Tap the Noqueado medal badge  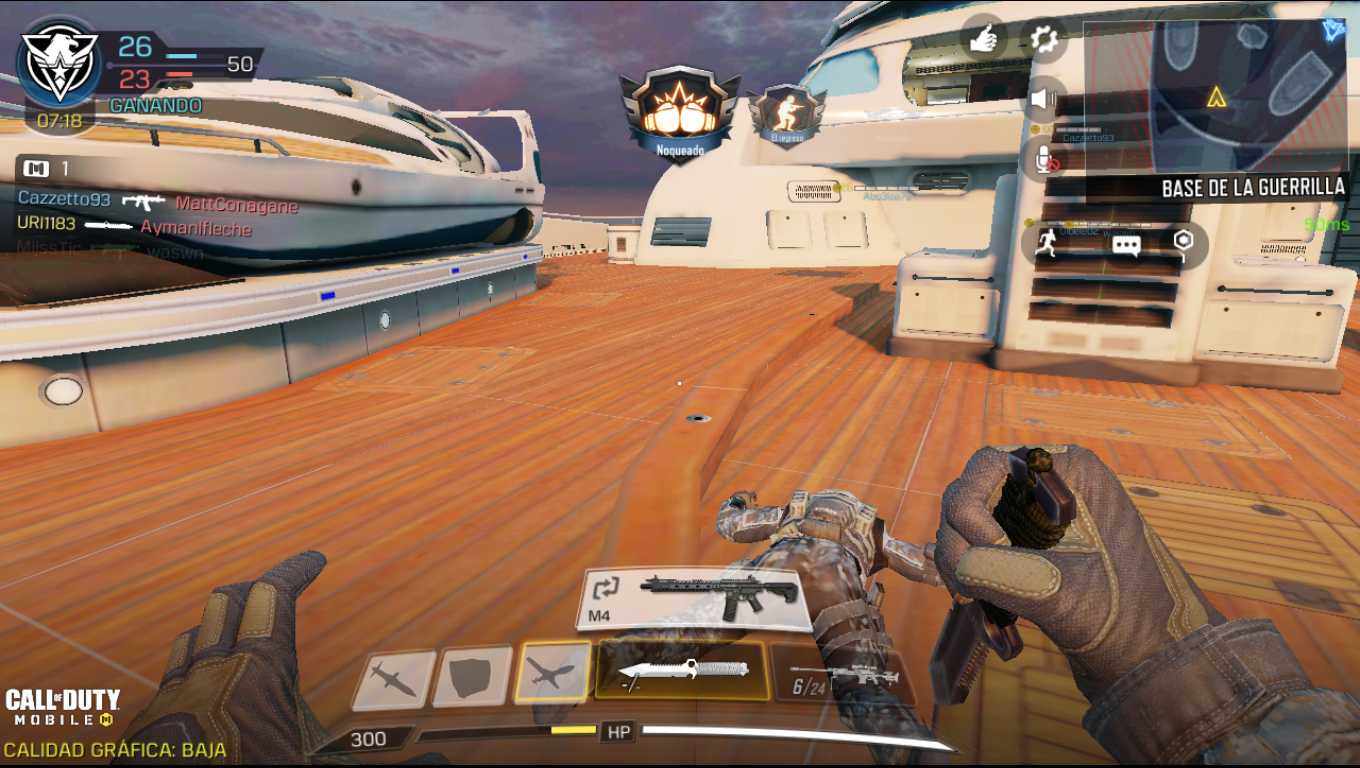tap(680, 113)
